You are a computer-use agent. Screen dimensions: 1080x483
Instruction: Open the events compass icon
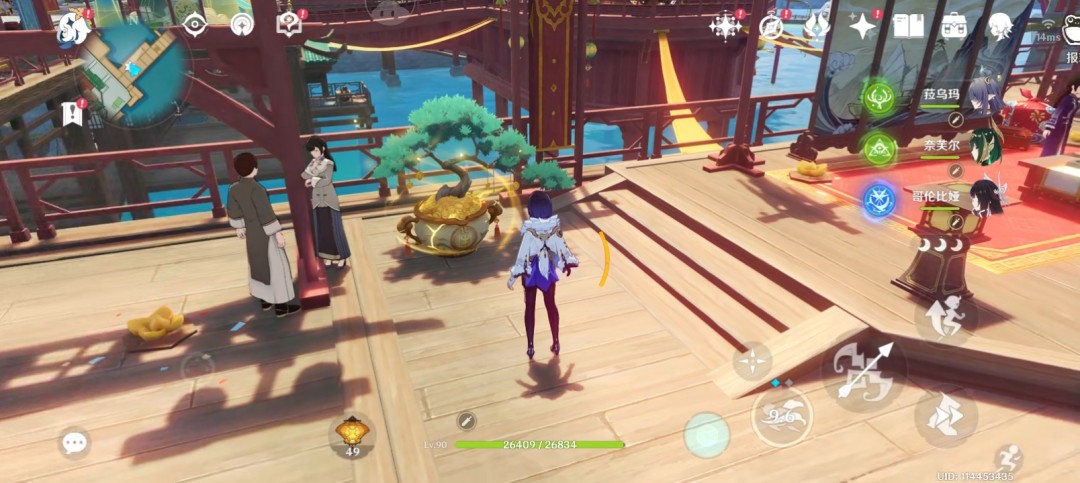[770, 27]
